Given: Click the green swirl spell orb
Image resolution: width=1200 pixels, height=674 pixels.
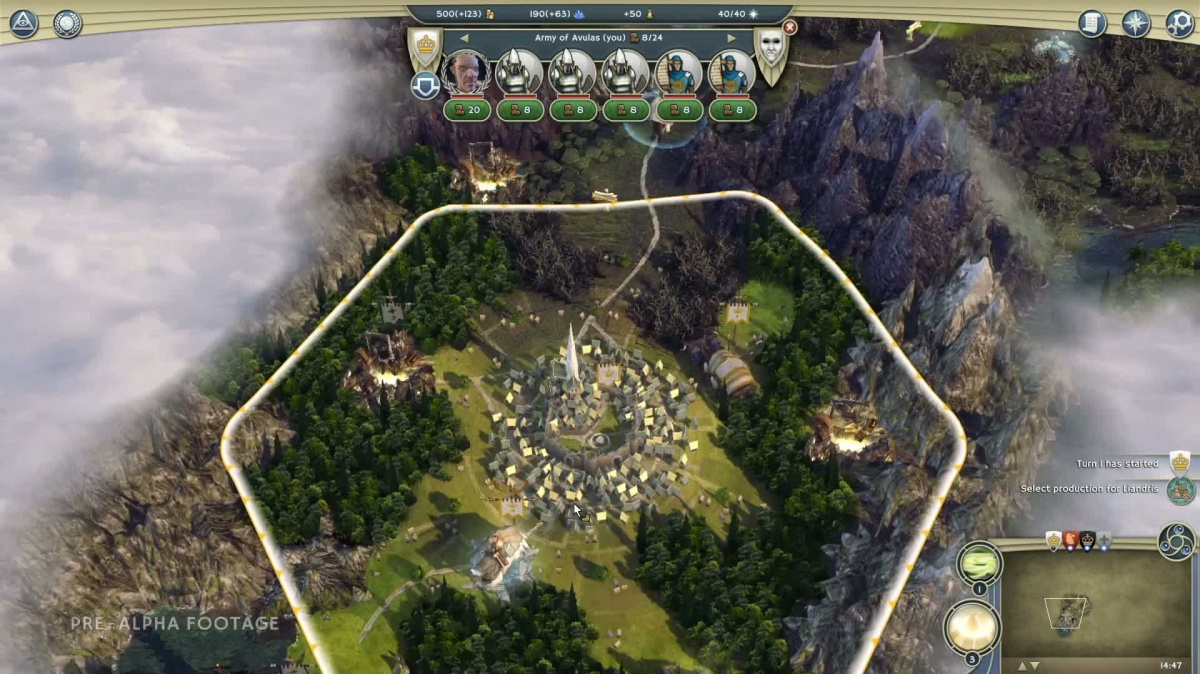Looking at the screenshot, I should click(x=979, y=563).
